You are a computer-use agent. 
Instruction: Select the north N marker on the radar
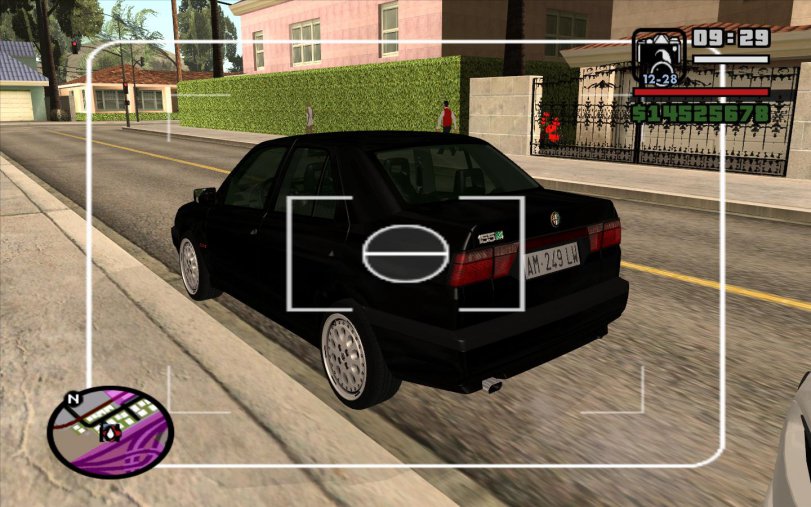click(x=71, y=399)
